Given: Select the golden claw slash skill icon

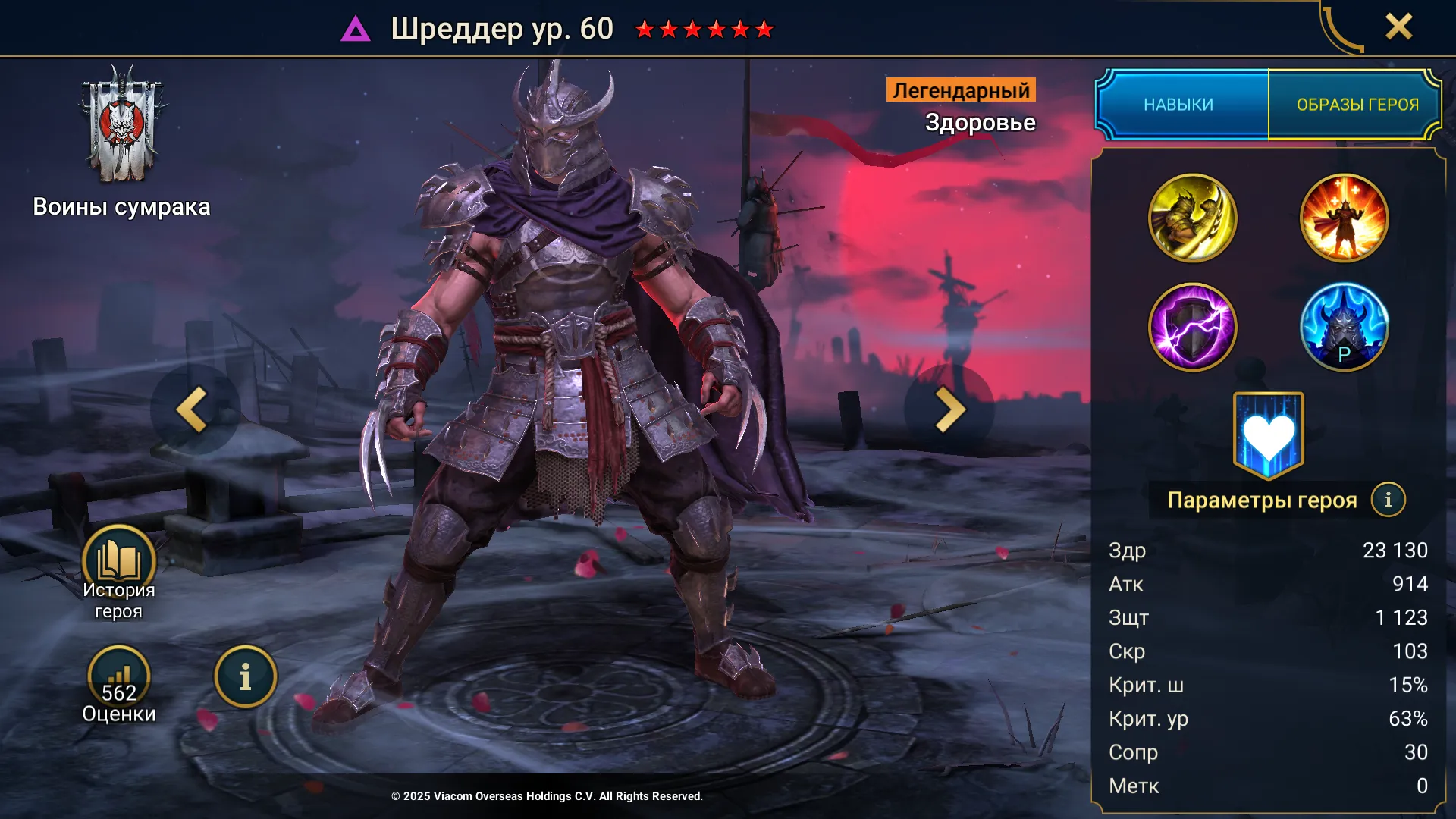Looking at the screenshot, I should coord(1192,218).
